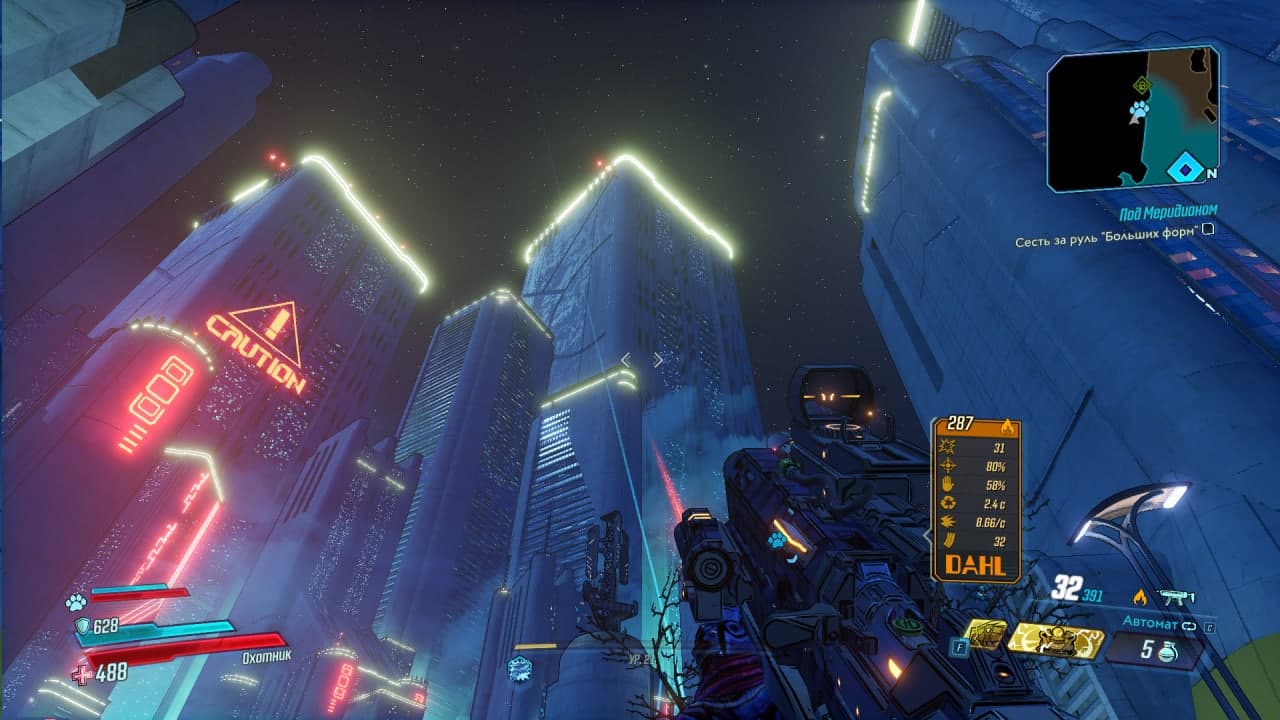Open the DAHL weapon stat card

point(975,499)
